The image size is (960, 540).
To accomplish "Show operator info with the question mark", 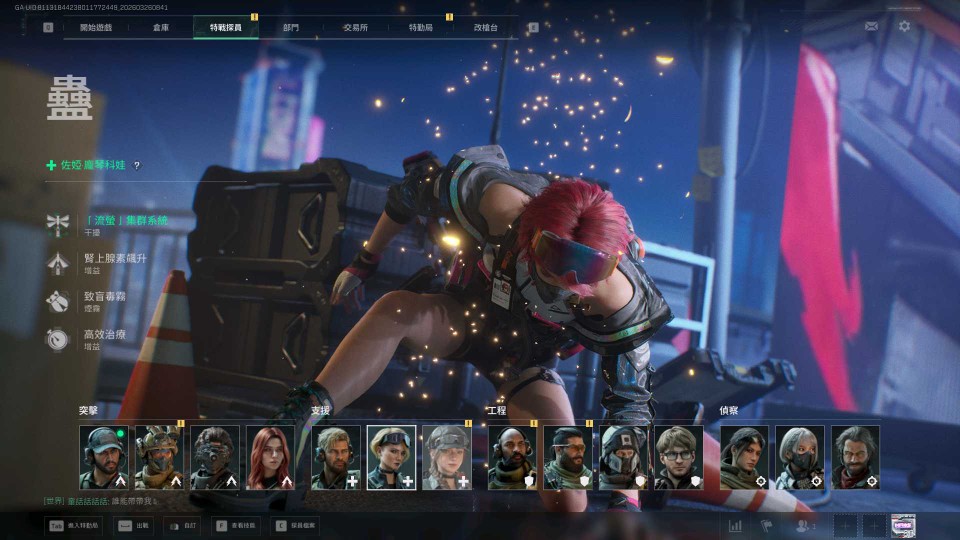I will point(137,166).
